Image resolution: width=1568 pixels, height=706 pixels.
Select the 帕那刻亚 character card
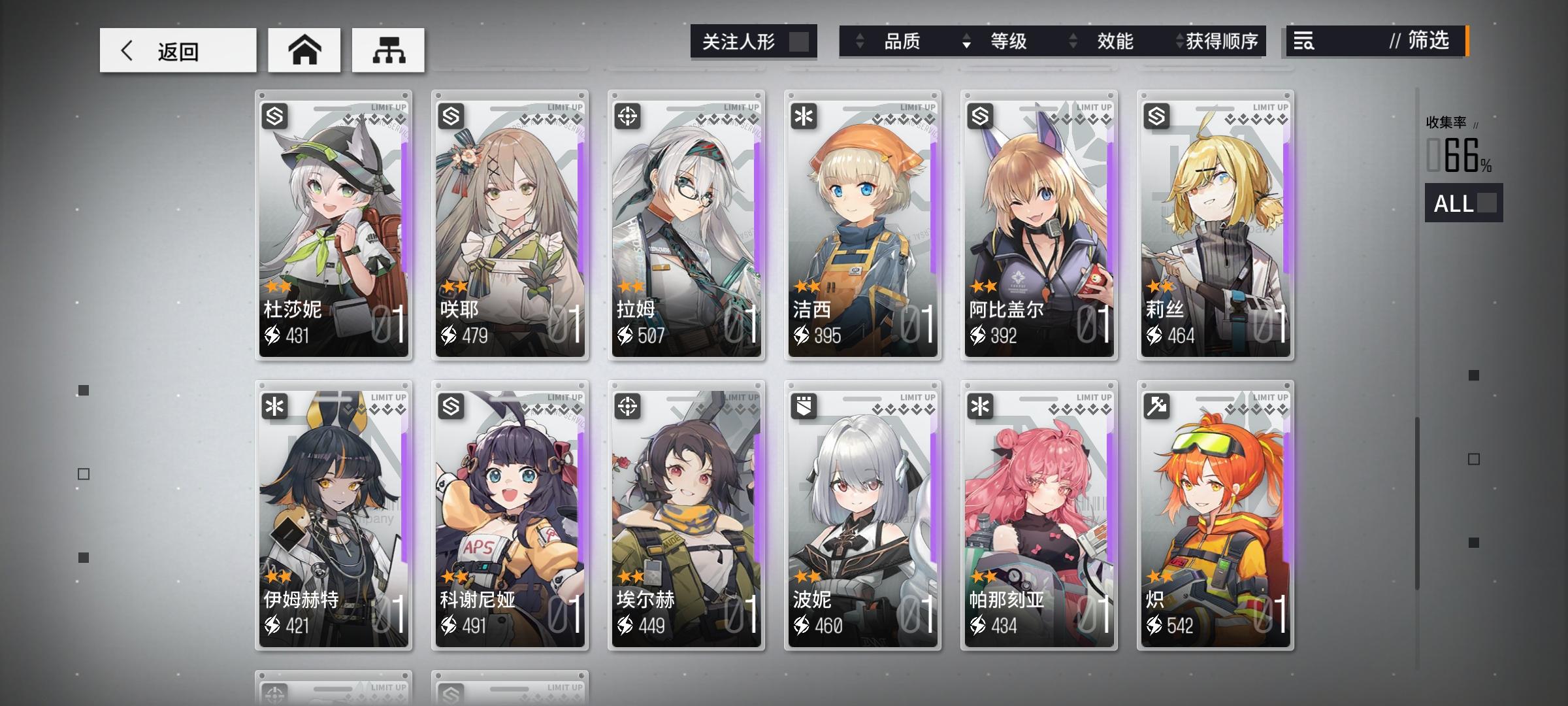[1039, 516]
